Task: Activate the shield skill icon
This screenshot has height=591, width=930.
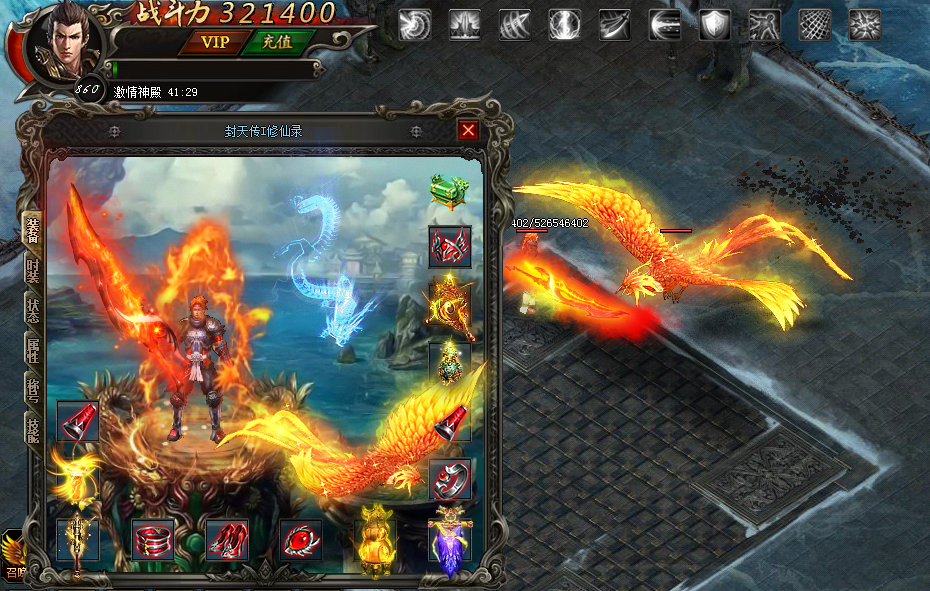Action: click(x=714, y=24)
